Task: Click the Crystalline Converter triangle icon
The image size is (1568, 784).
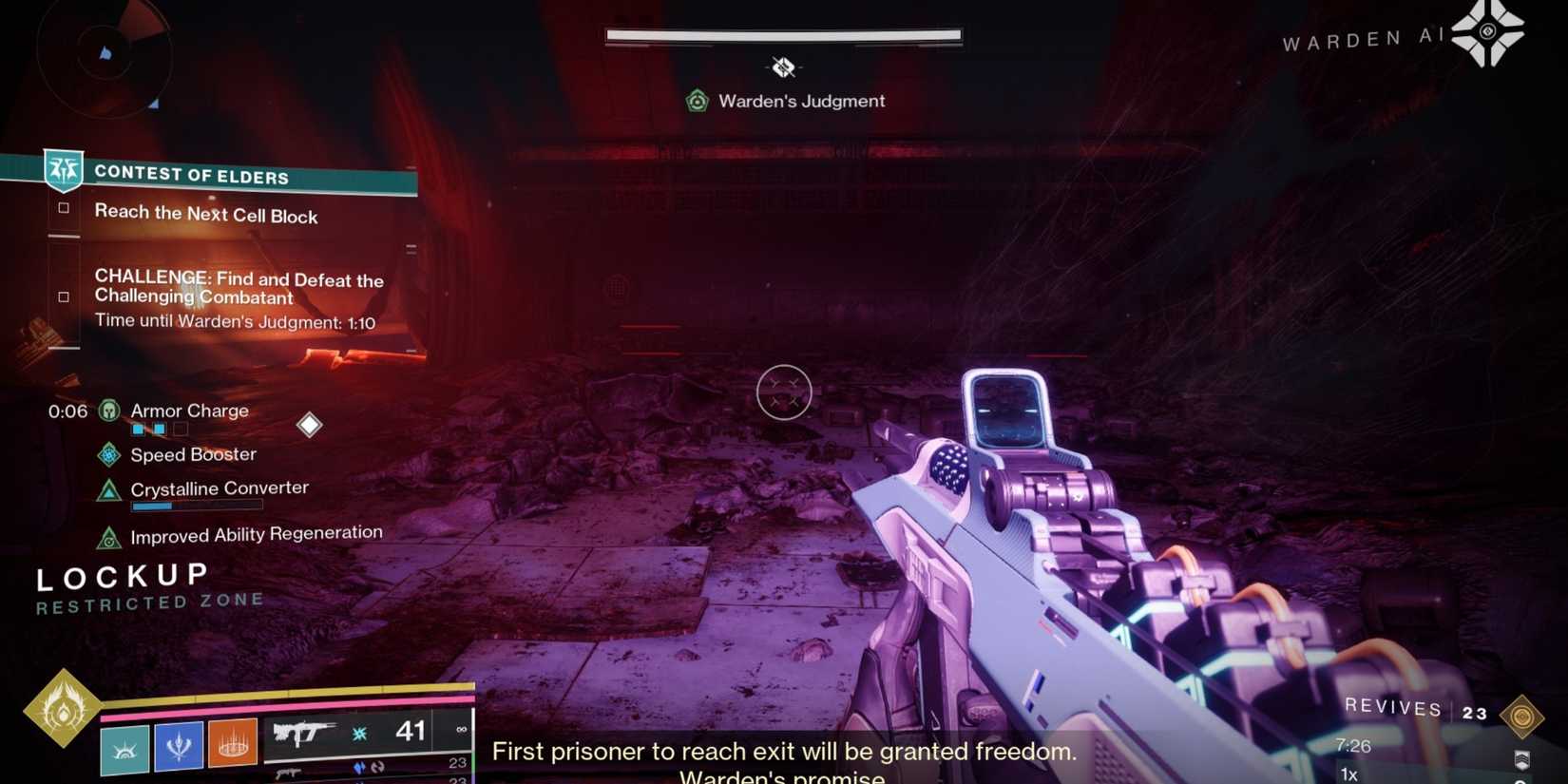Action: pos(107,488)
